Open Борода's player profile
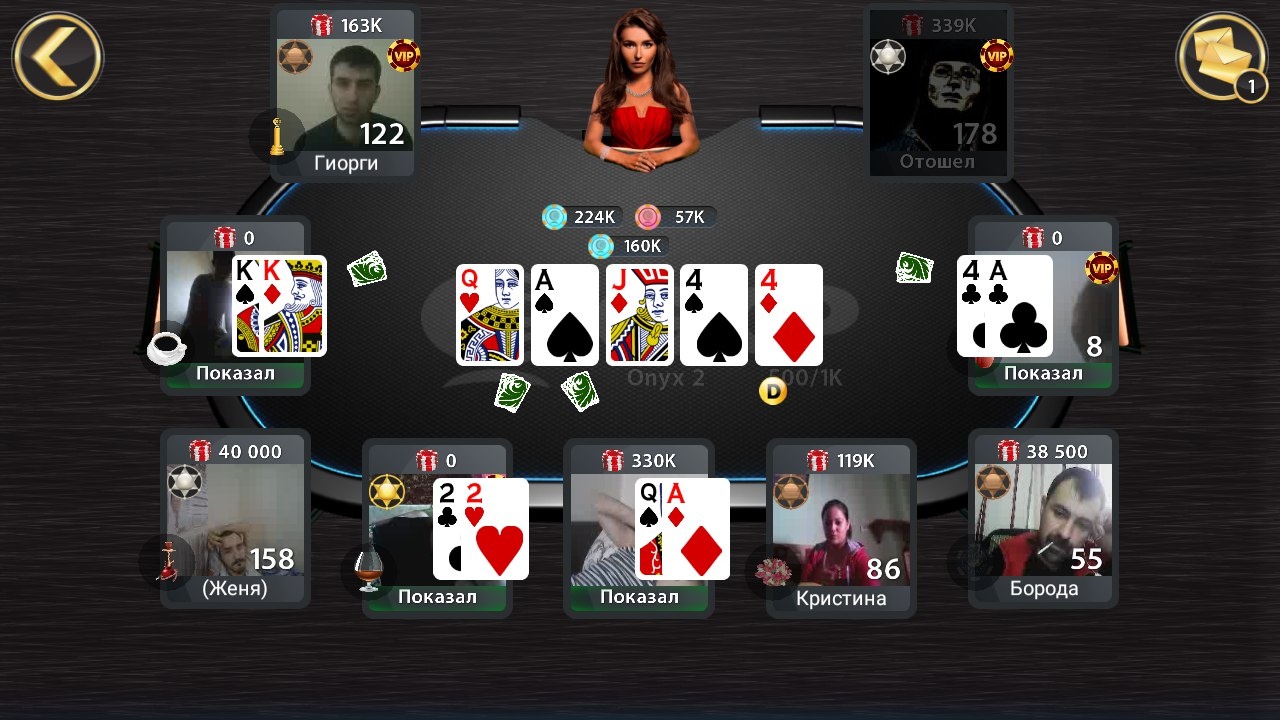The height and width of the screenshot is (720, 1280). 1043,525
